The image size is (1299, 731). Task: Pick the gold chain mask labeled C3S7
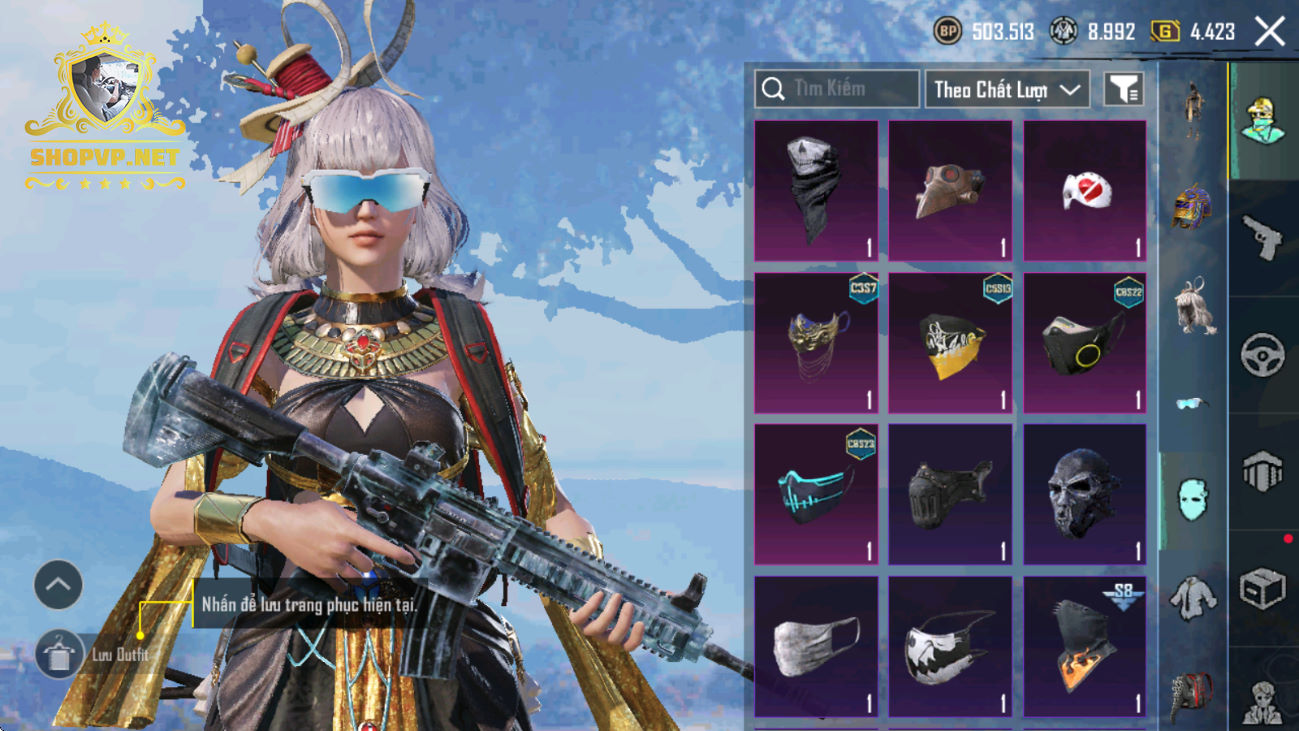(x=816, y=343)
